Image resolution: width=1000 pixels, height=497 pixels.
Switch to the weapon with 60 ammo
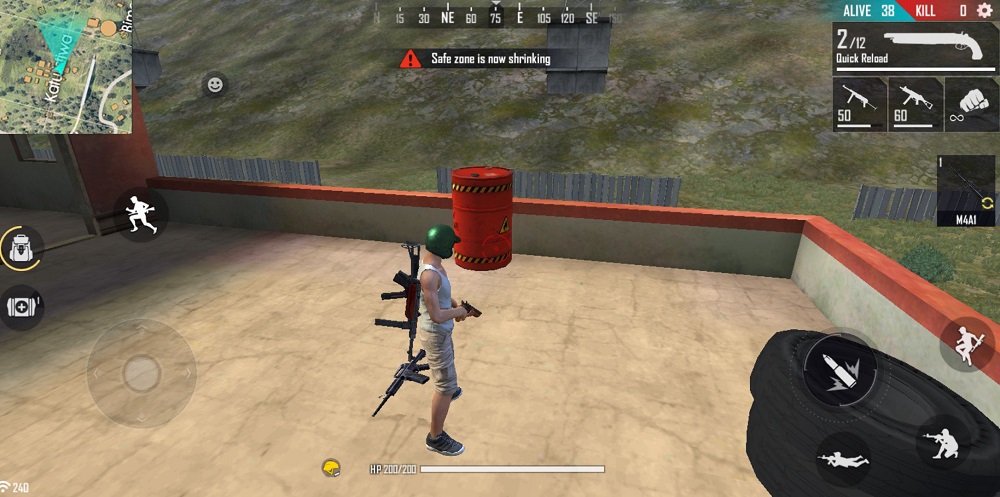[x=915, y=101]
